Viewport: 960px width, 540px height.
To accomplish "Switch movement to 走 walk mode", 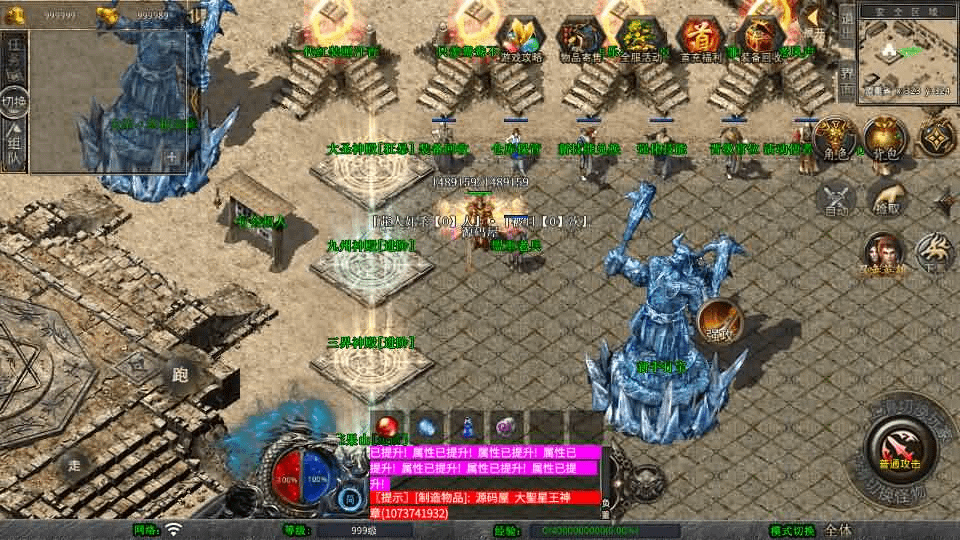I will [x=74, y=463].
